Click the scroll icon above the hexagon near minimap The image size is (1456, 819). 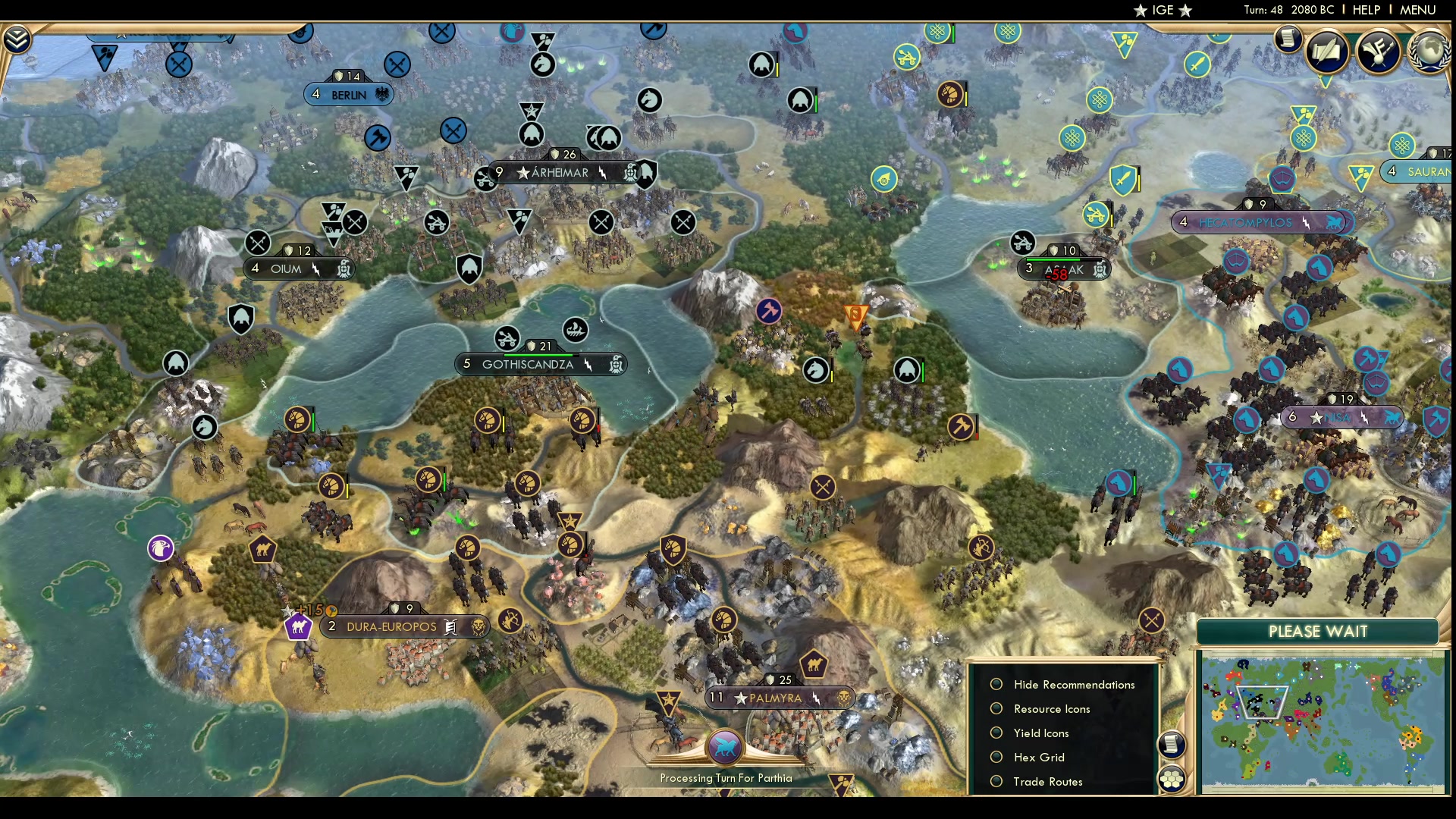[x=1171, y=744]
